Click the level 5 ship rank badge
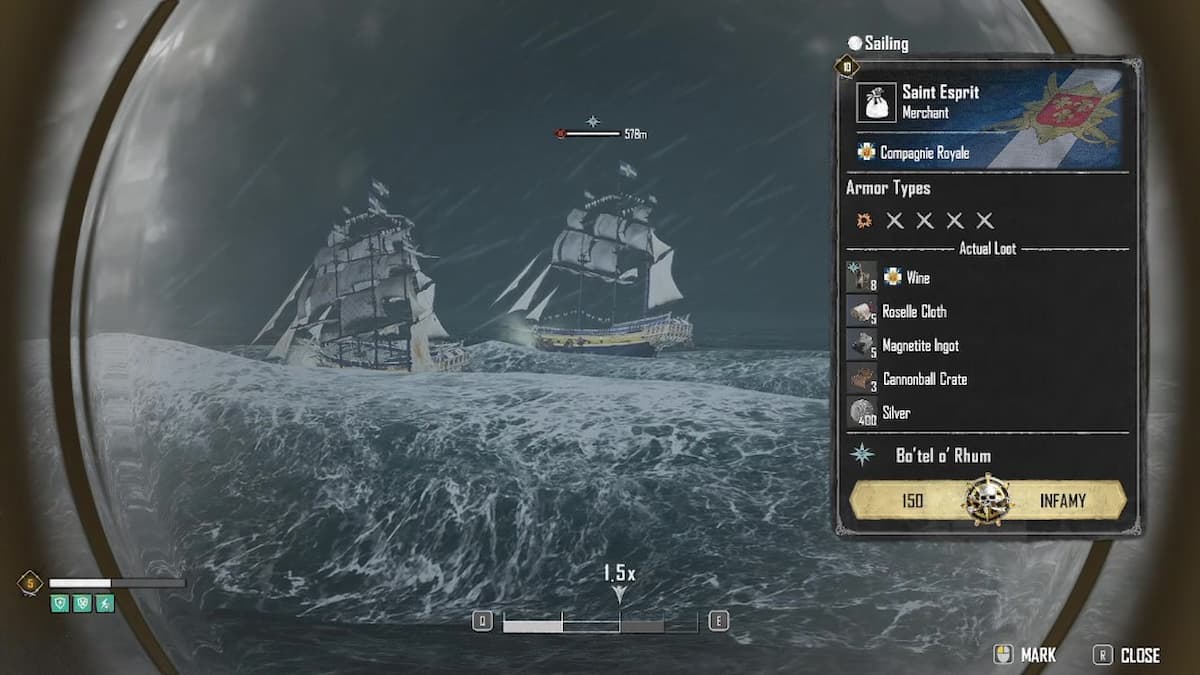This screenshot has width=1200, height=675. coord(30,583)
